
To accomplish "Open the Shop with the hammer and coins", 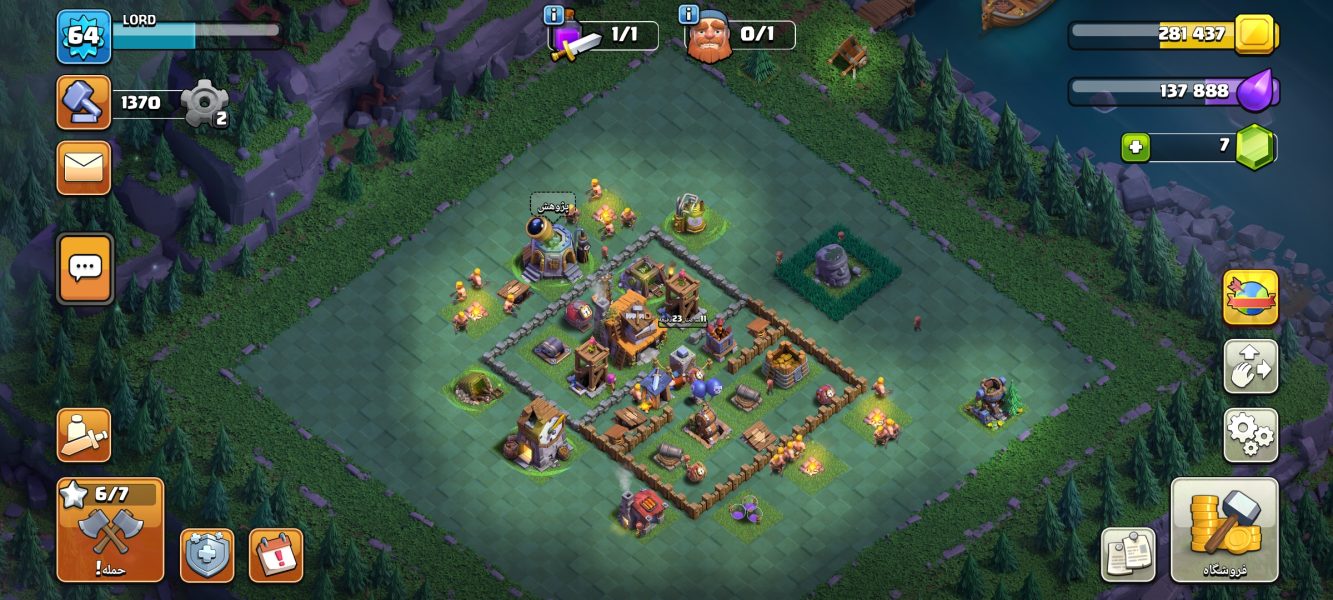I will click(1224, 529).
